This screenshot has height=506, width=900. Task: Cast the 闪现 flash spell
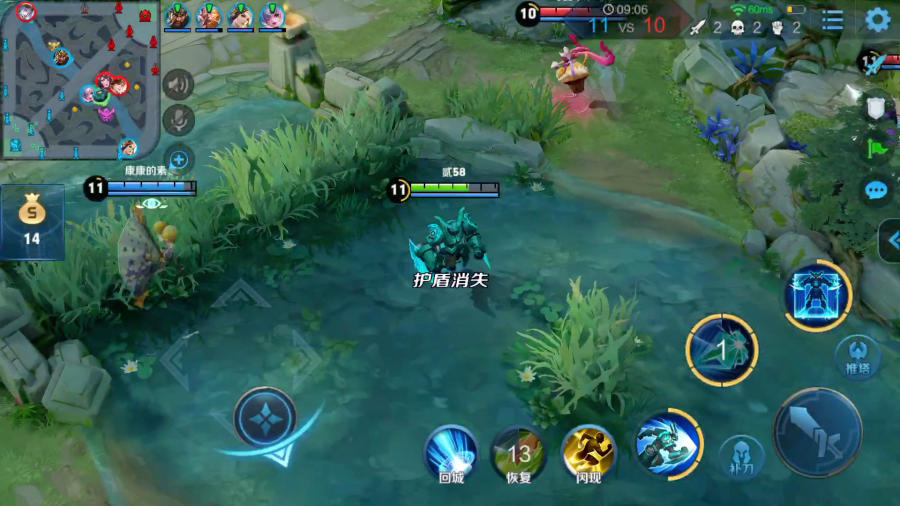click(588, 453)
